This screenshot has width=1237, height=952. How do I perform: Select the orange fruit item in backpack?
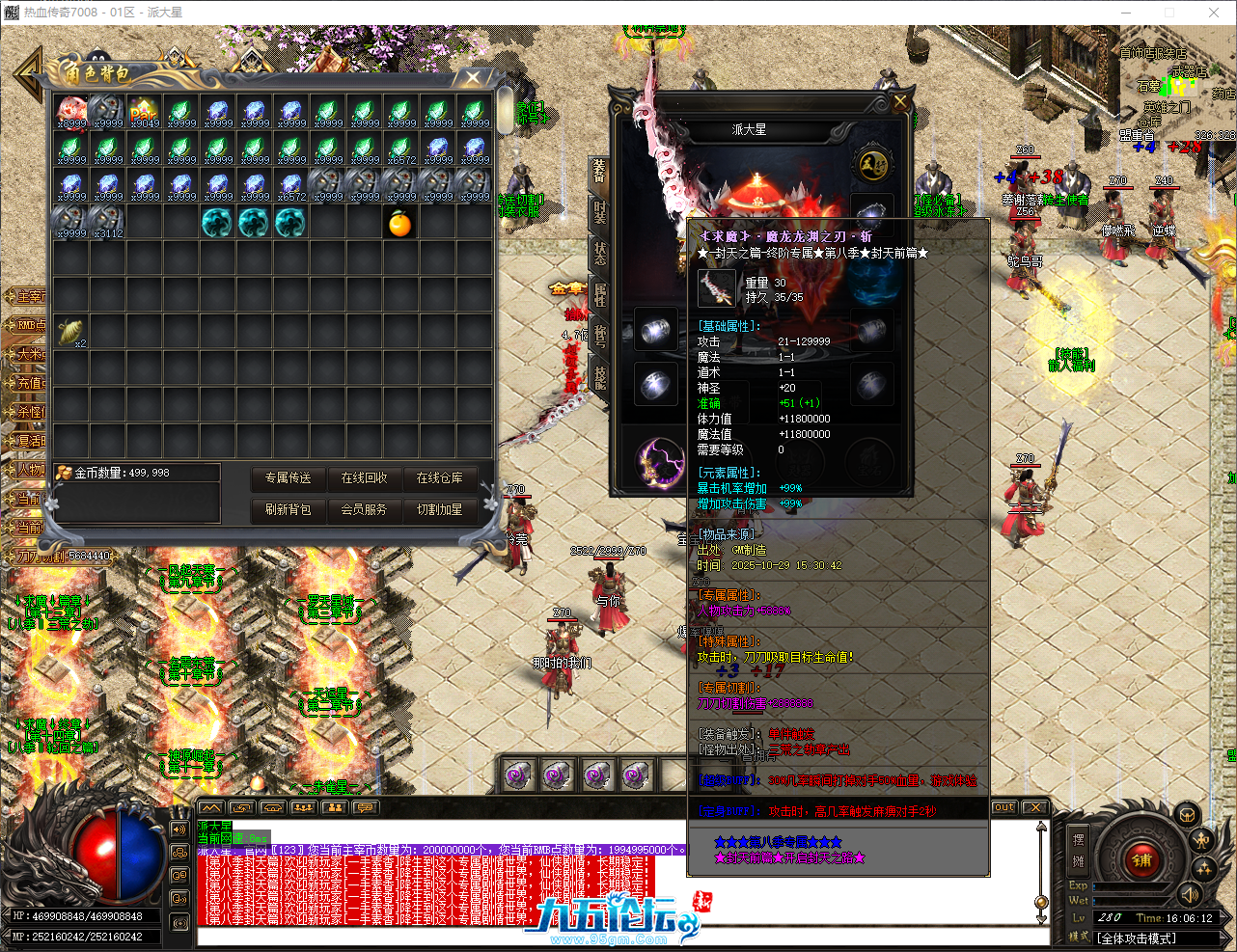399,224
